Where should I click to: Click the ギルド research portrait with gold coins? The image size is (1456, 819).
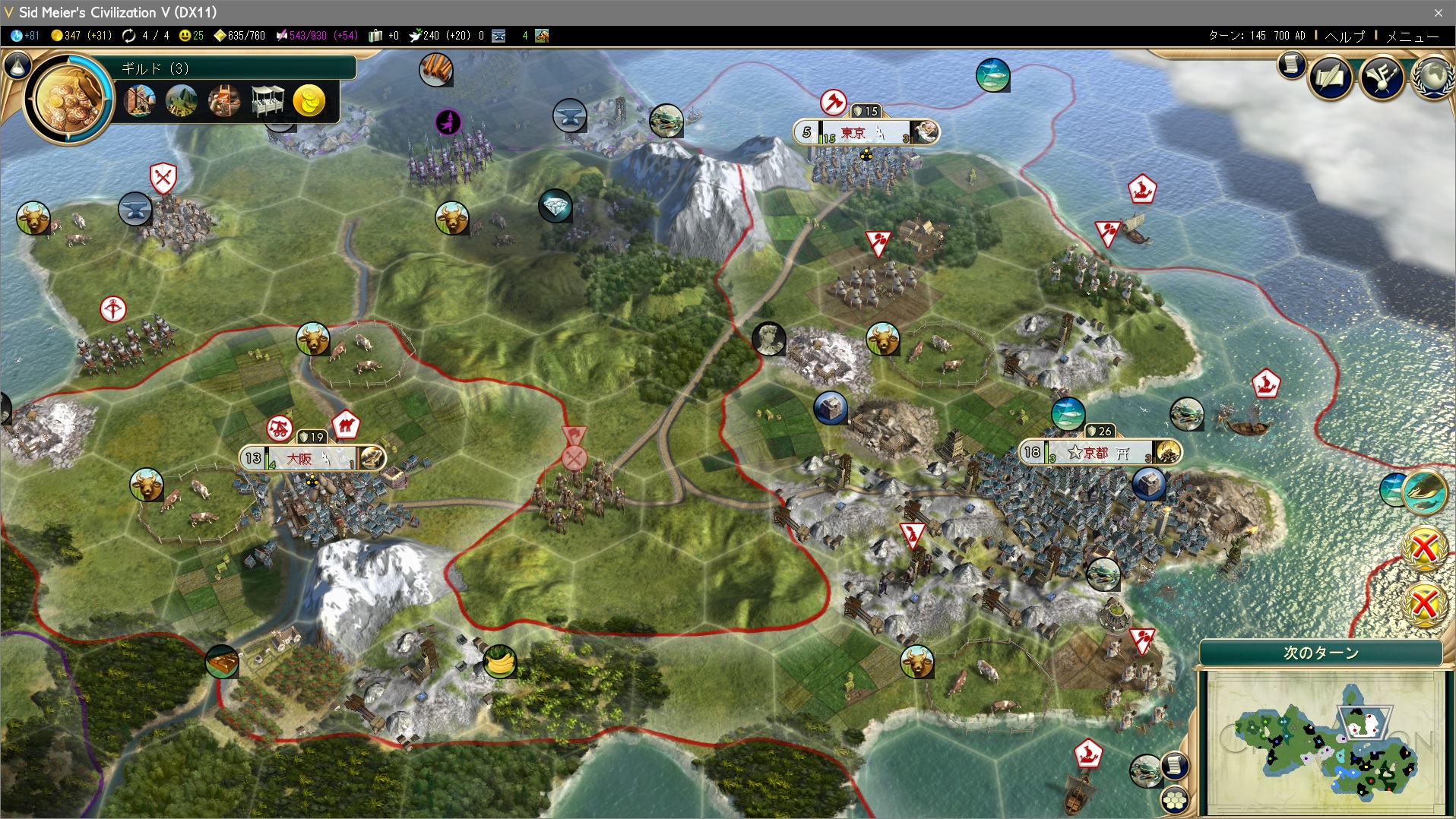point(69,97)
